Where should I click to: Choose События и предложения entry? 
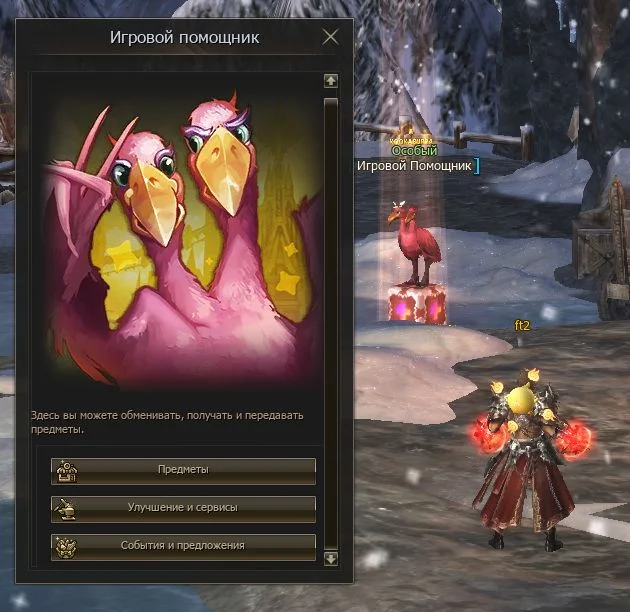click(183, 546)
